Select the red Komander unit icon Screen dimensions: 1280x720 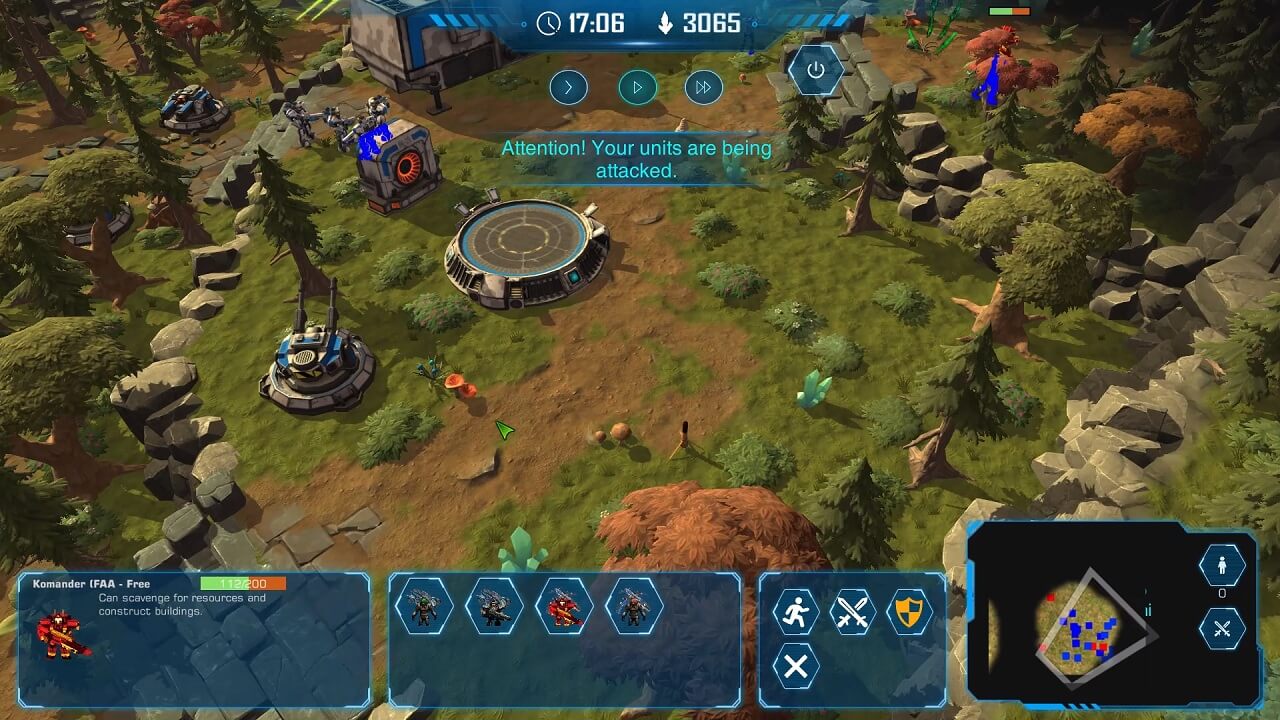tap(564, 606)
